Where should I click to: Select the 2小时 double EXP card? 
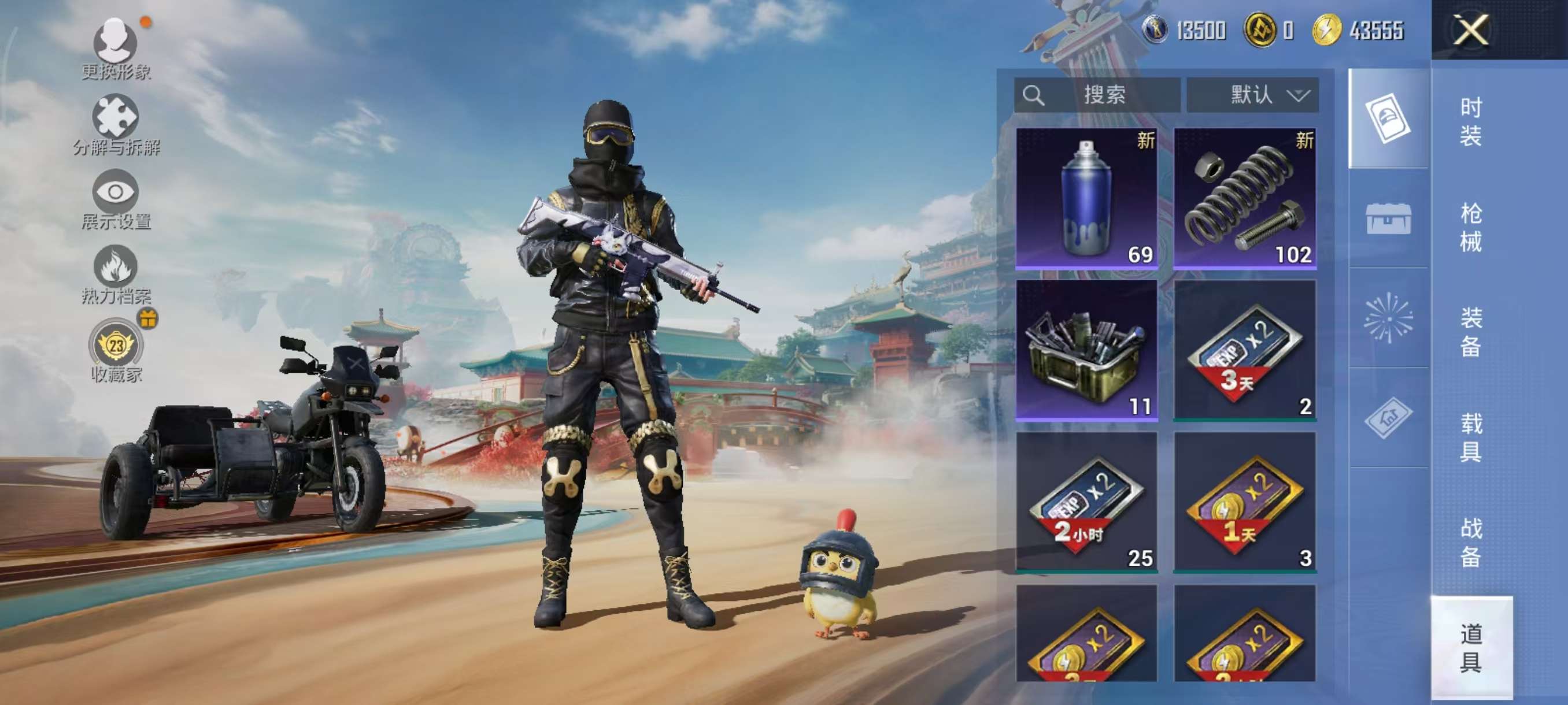1086,502
